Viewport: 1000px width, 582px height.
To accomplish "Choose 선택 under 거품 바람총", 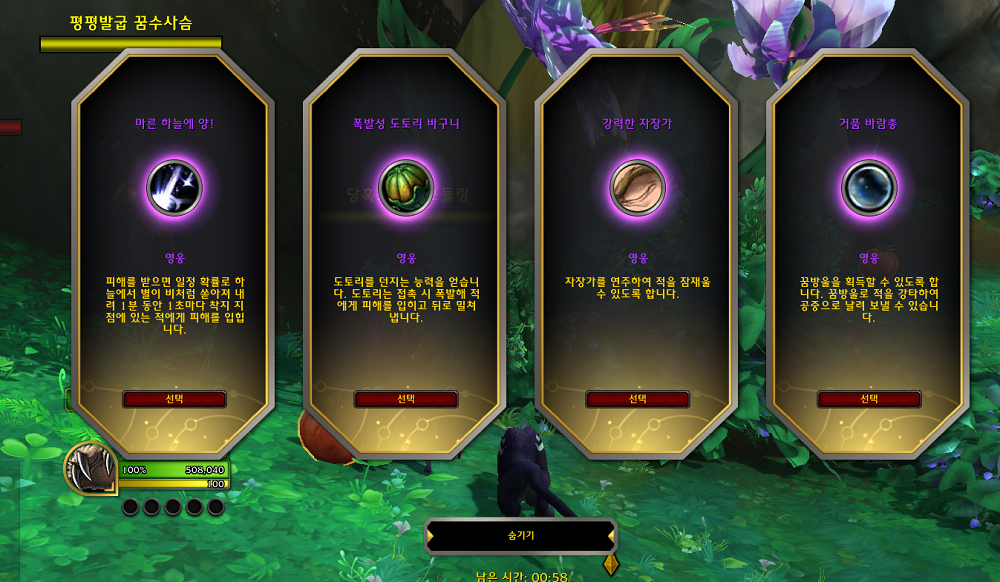I will coord(869,399).
